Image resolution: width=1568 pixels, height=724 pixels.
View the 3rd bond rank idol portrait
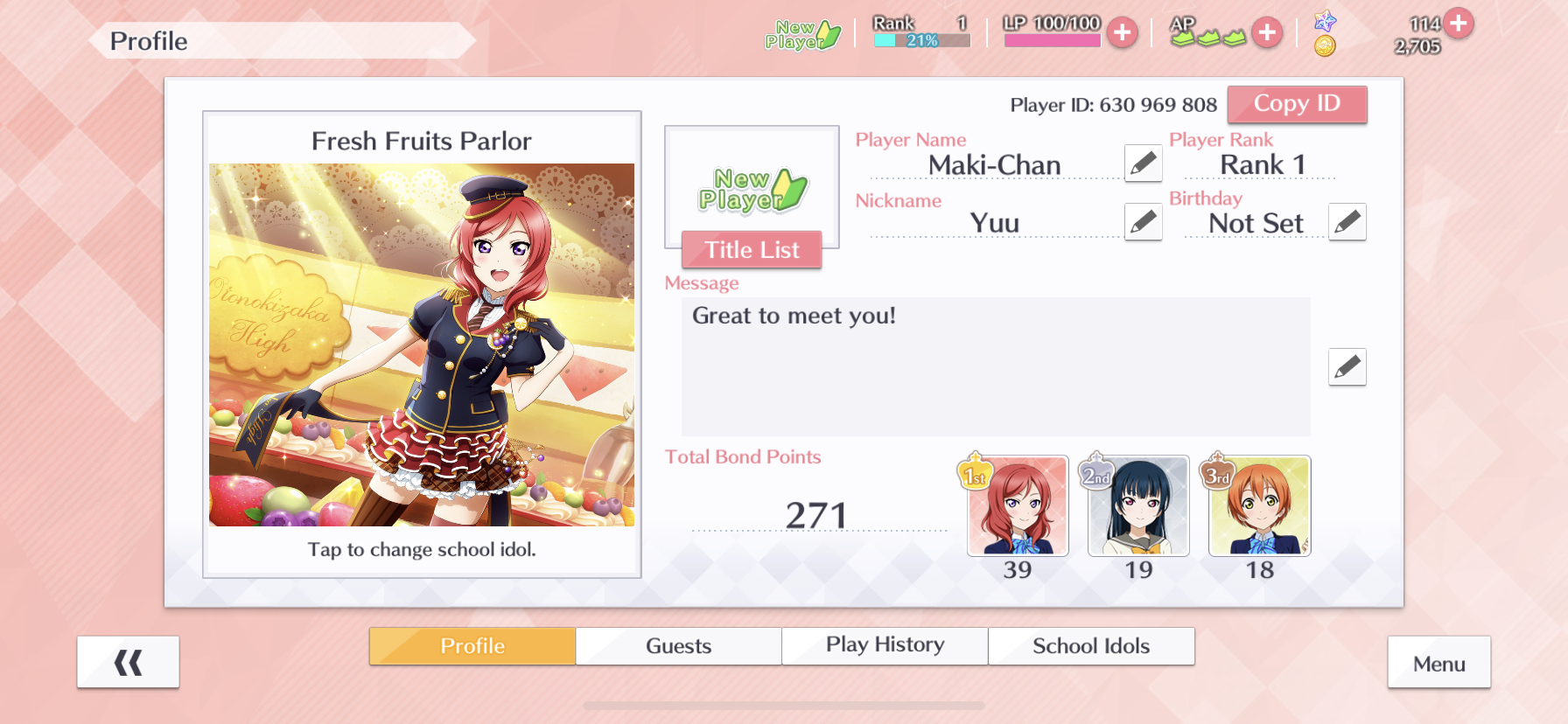click(x=1259, y=506)
